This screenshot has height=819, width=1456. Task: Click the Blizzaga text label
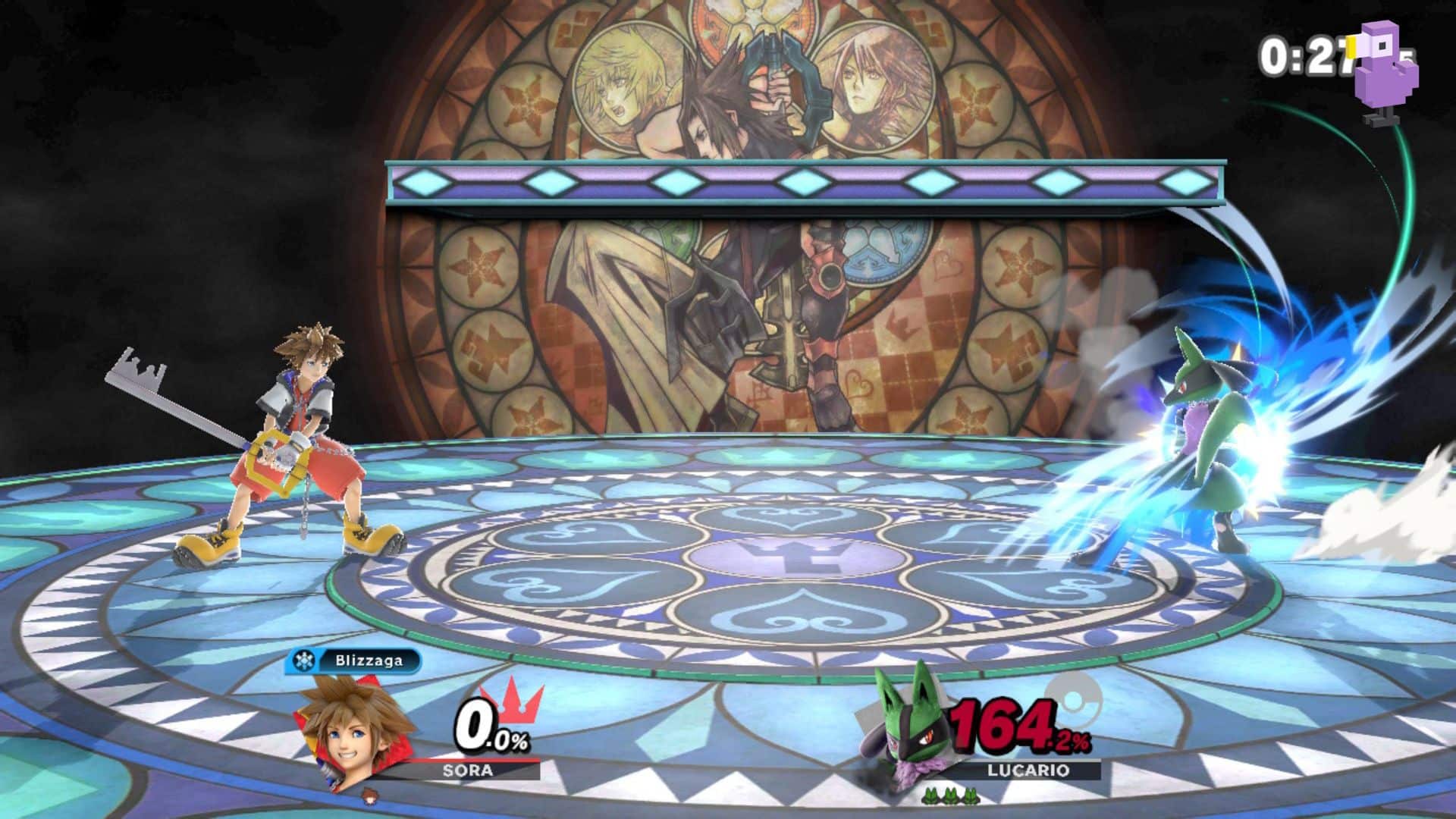click(x=369, y=661)
